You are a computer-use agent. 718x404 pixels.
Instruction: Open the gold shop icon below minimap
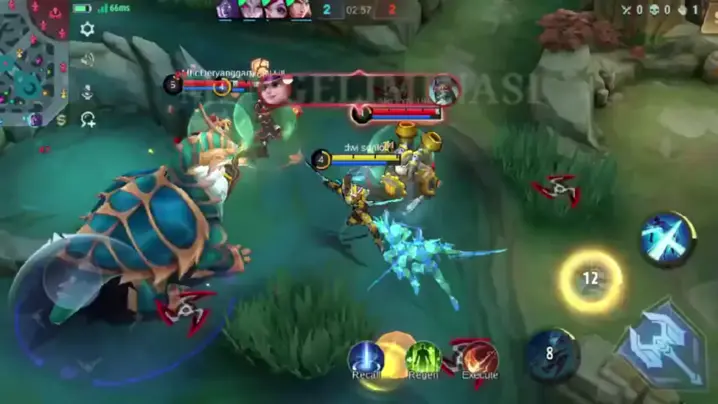[x=62, y=119]
